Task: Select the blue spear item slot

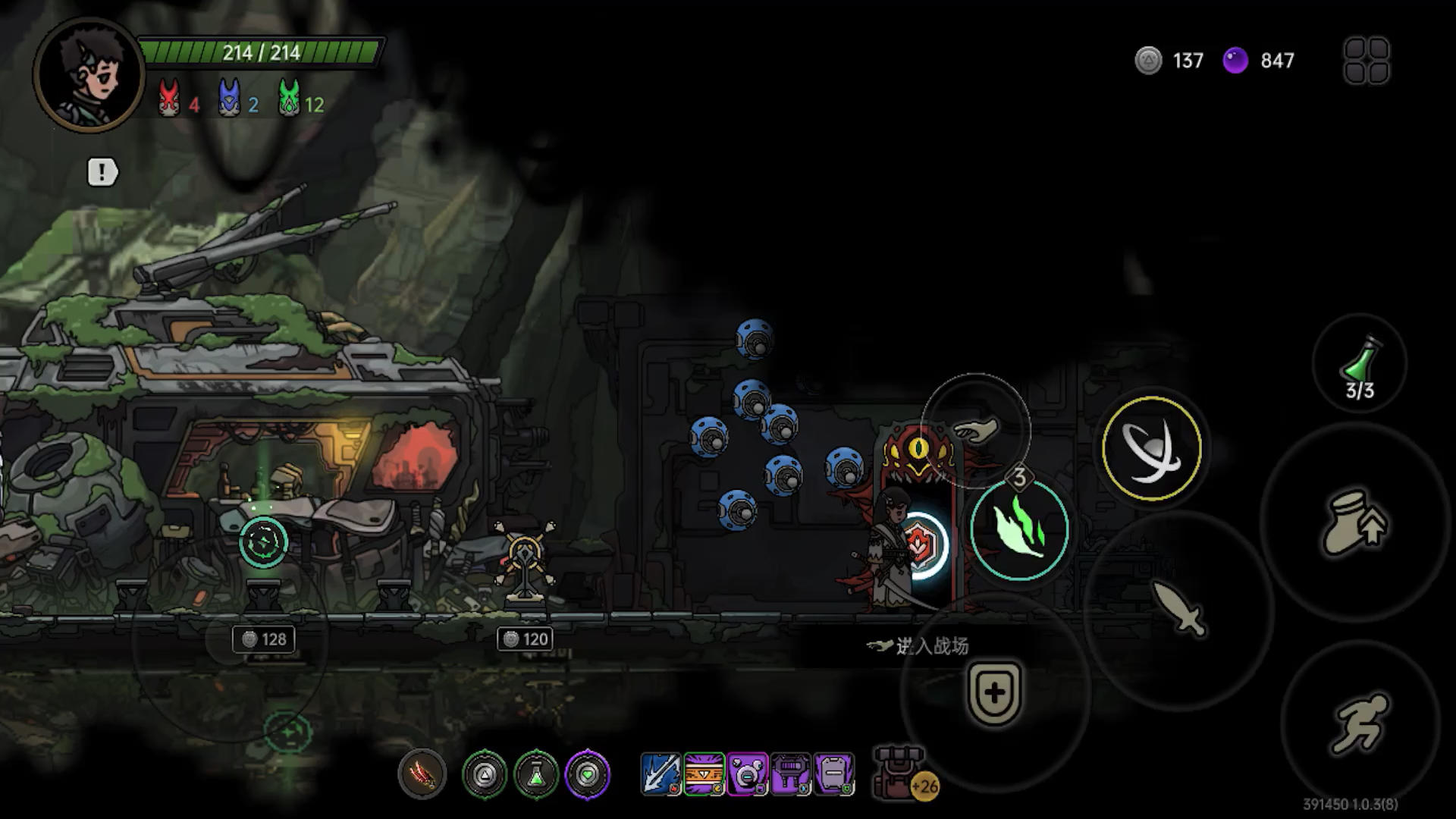Action: (661, 774)
